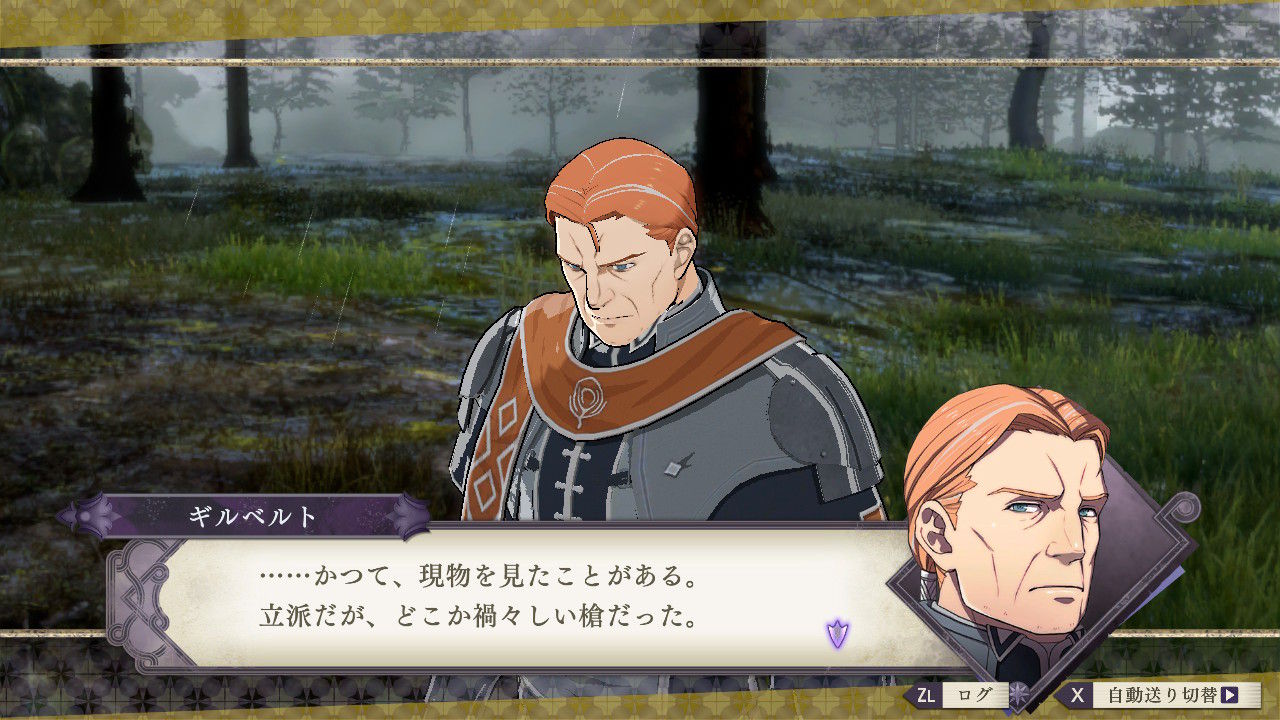This screenshot has width=1280, height=720.
Task: Click the ZL button prompt icon
Action: 927,694
